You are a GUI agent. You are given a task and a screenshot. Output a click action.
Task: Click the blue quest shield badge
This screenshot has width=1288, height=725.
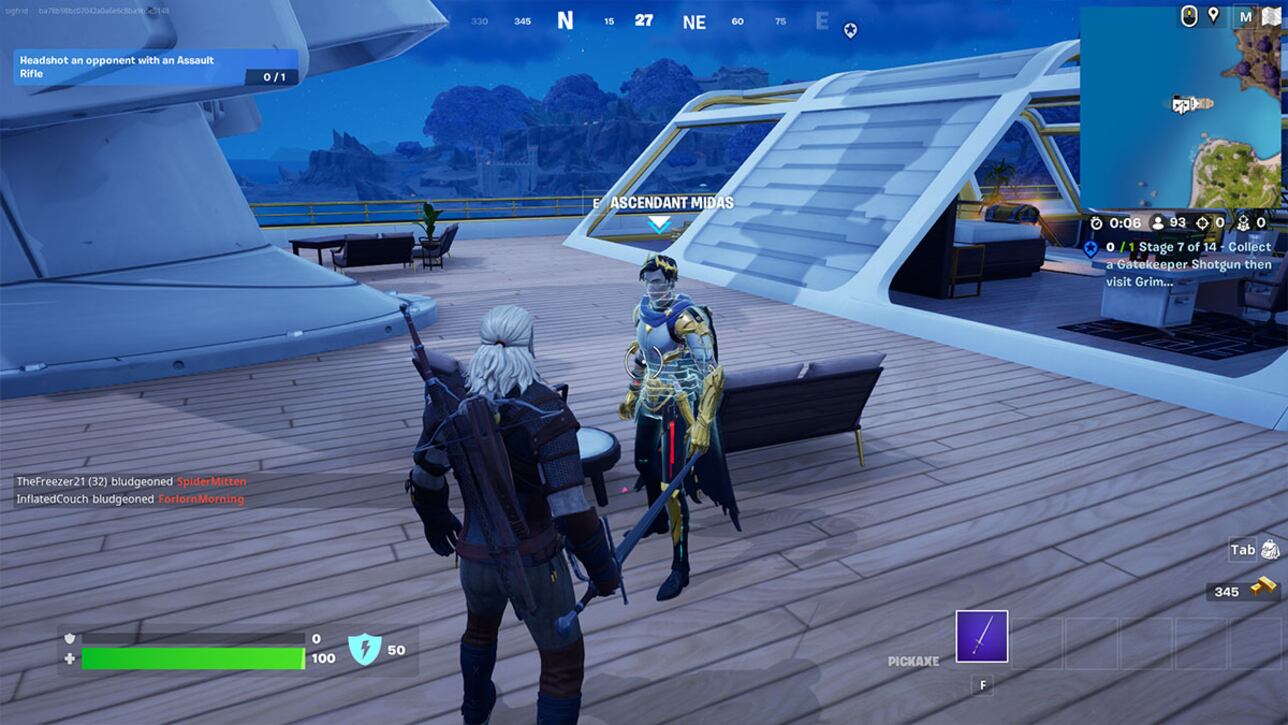tap(1091, 246)
